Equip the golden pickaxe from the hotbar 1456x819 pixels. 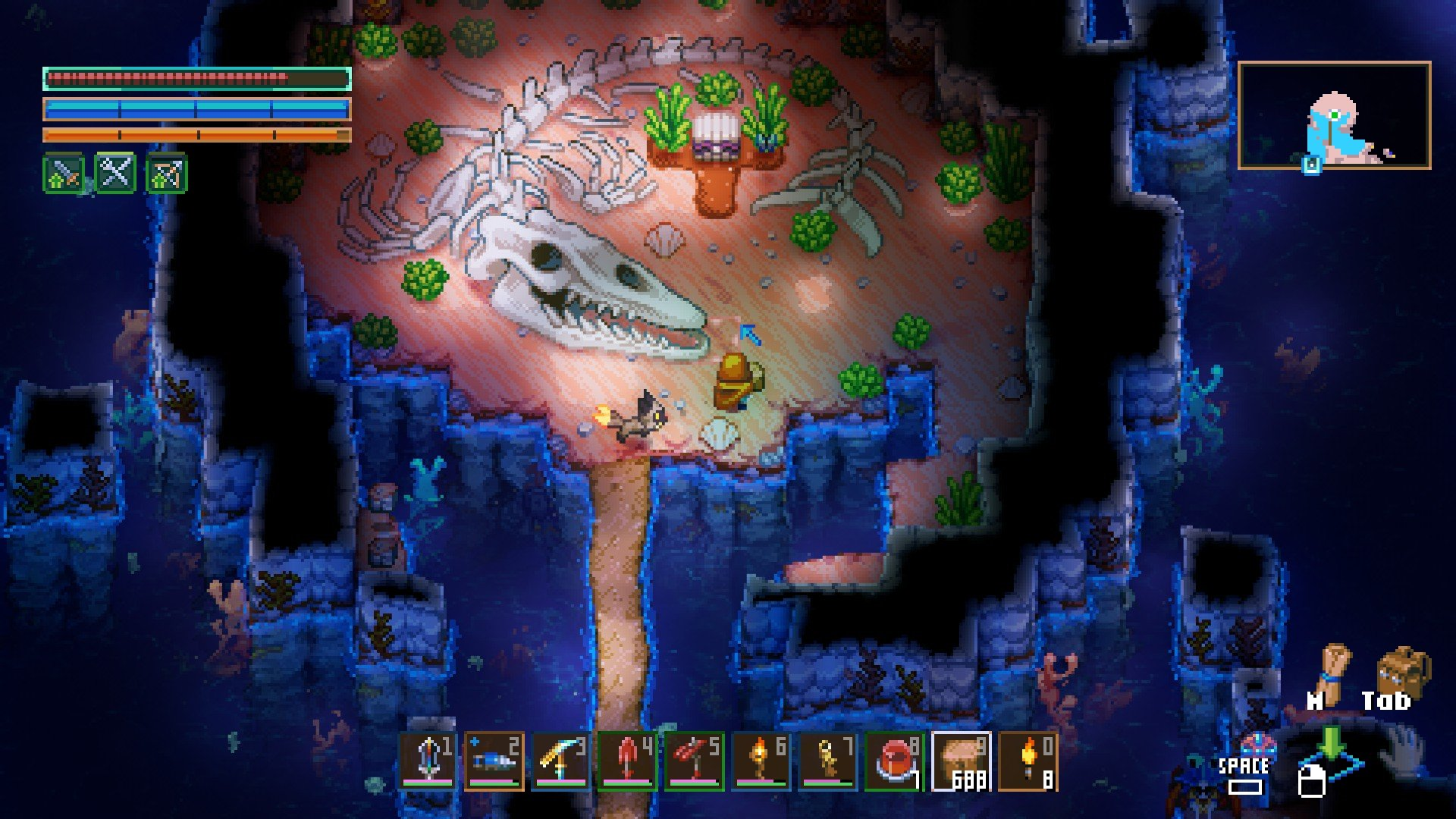pyautogui.click(x=561, y=761)
